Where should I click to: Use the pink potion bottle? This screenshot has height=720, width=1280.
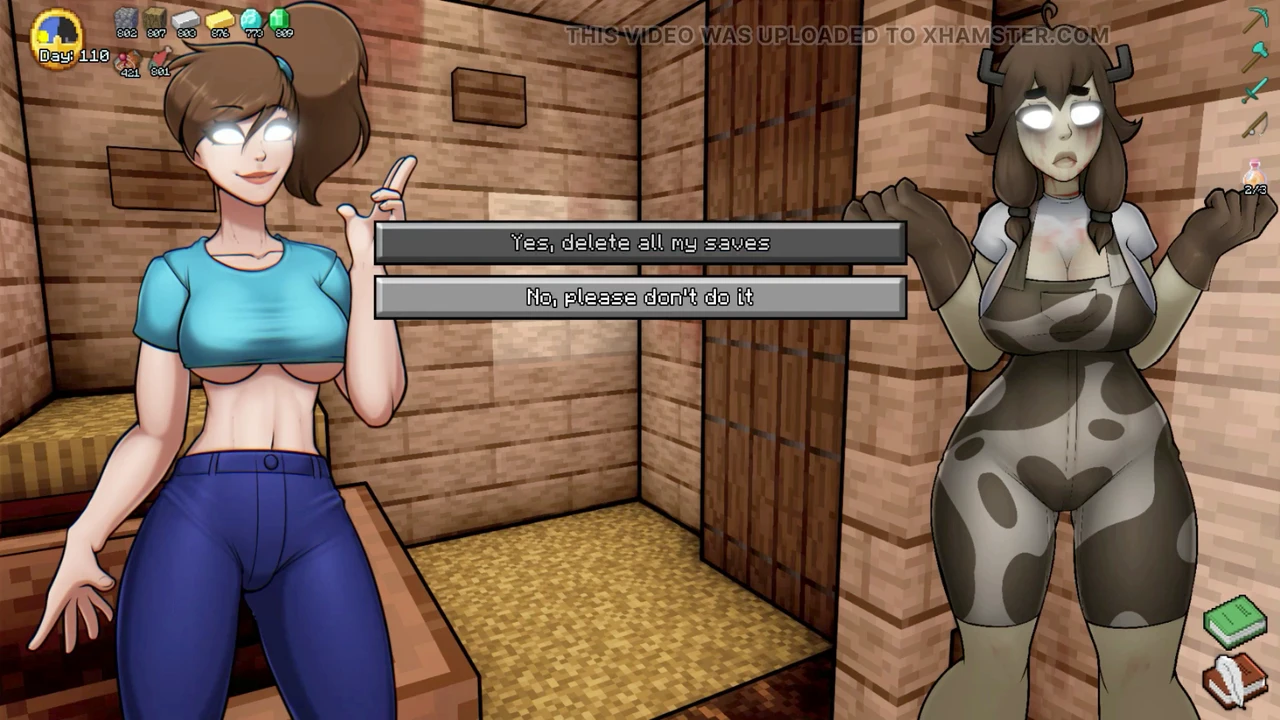1254,176
